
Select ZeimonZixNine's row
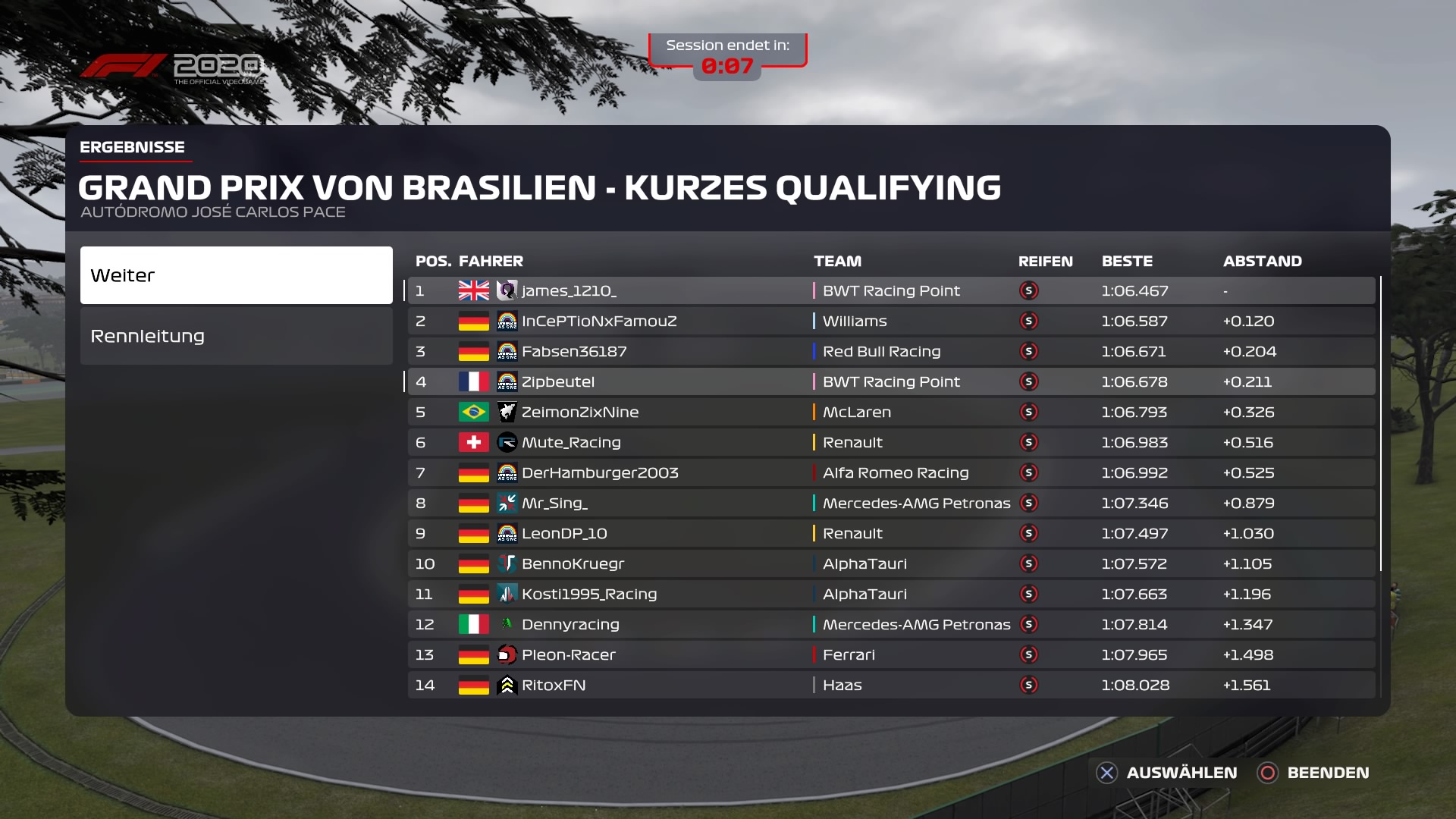pos(891,412)
